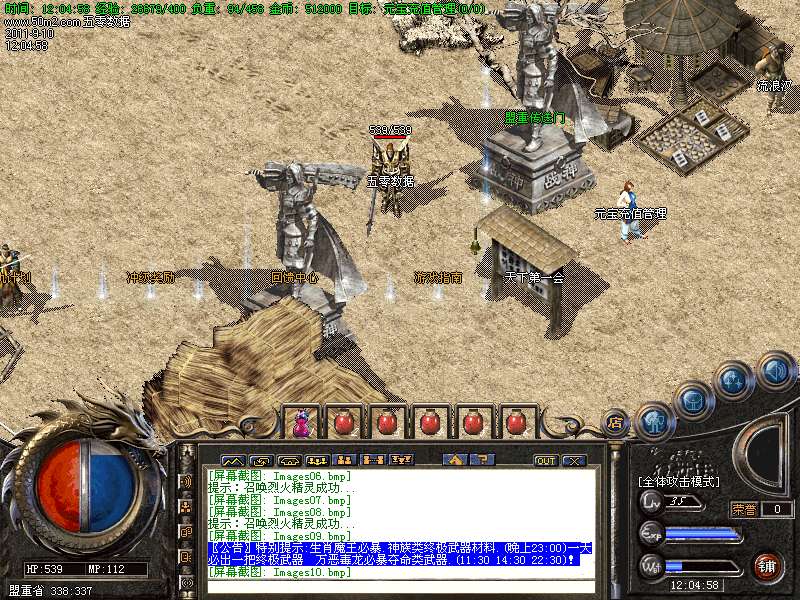Image resolution: width=800 pixels, height=600 pixels.
Task: Click the 荣誉 honor label
Action: 744,509
